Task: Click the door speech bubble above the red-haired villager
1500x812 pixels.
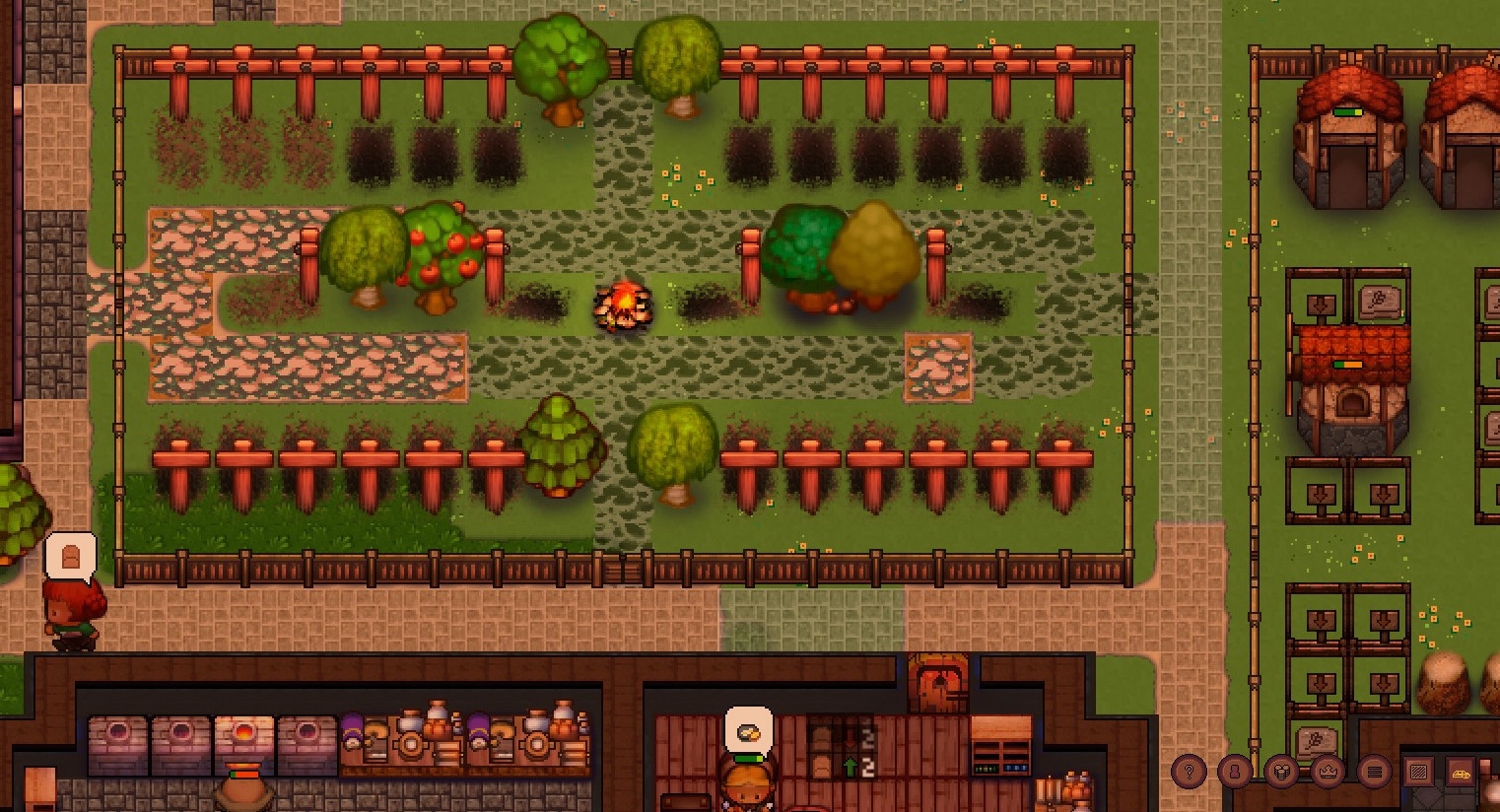Action: 69,559
